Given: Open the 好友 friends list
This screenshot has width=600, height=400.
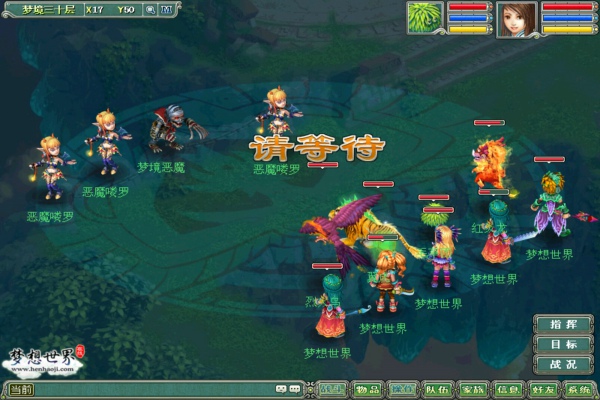Looking at the screenshot, I should pos(543,389).
